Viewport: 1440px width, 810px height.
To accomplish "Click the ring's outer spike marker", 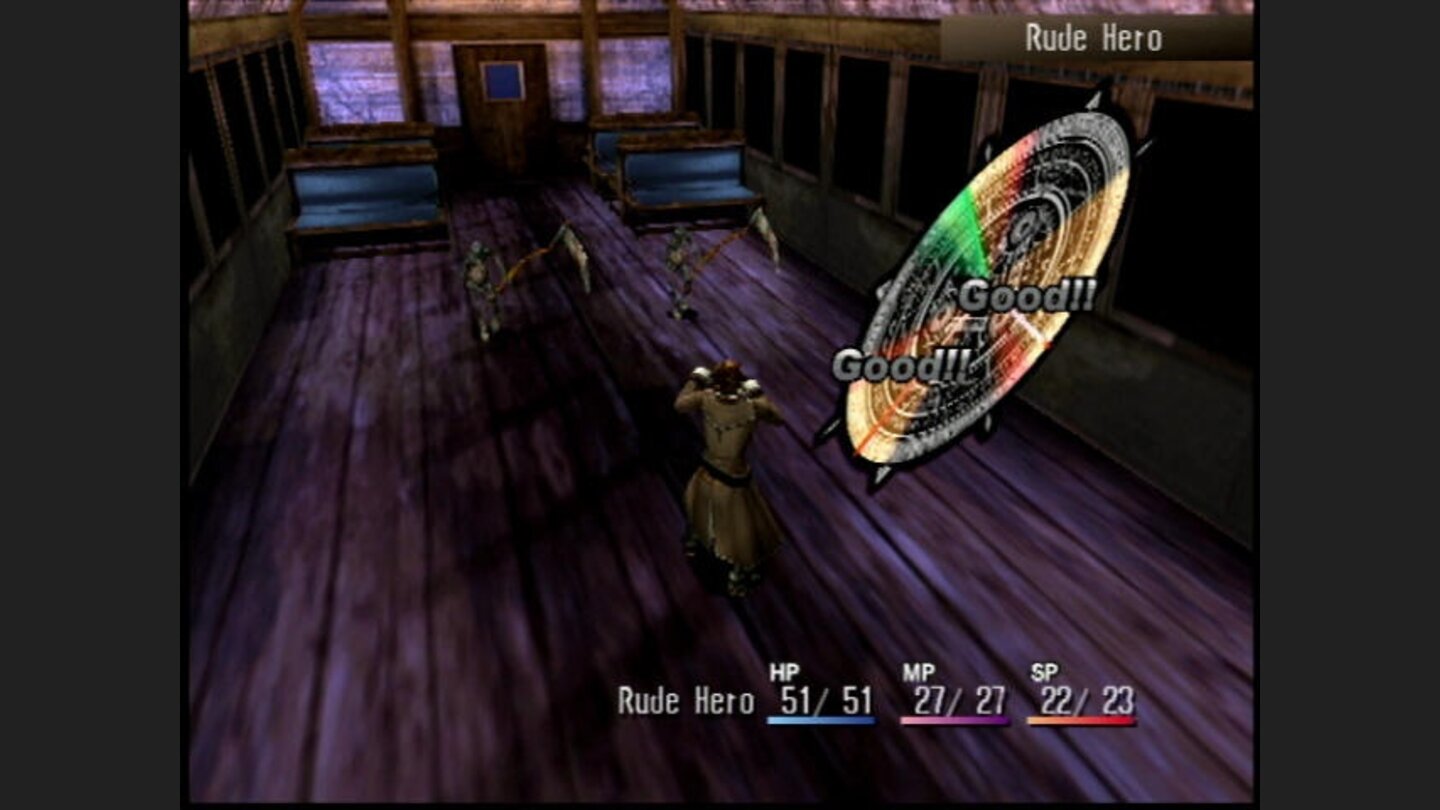I will pos(1095,100).
